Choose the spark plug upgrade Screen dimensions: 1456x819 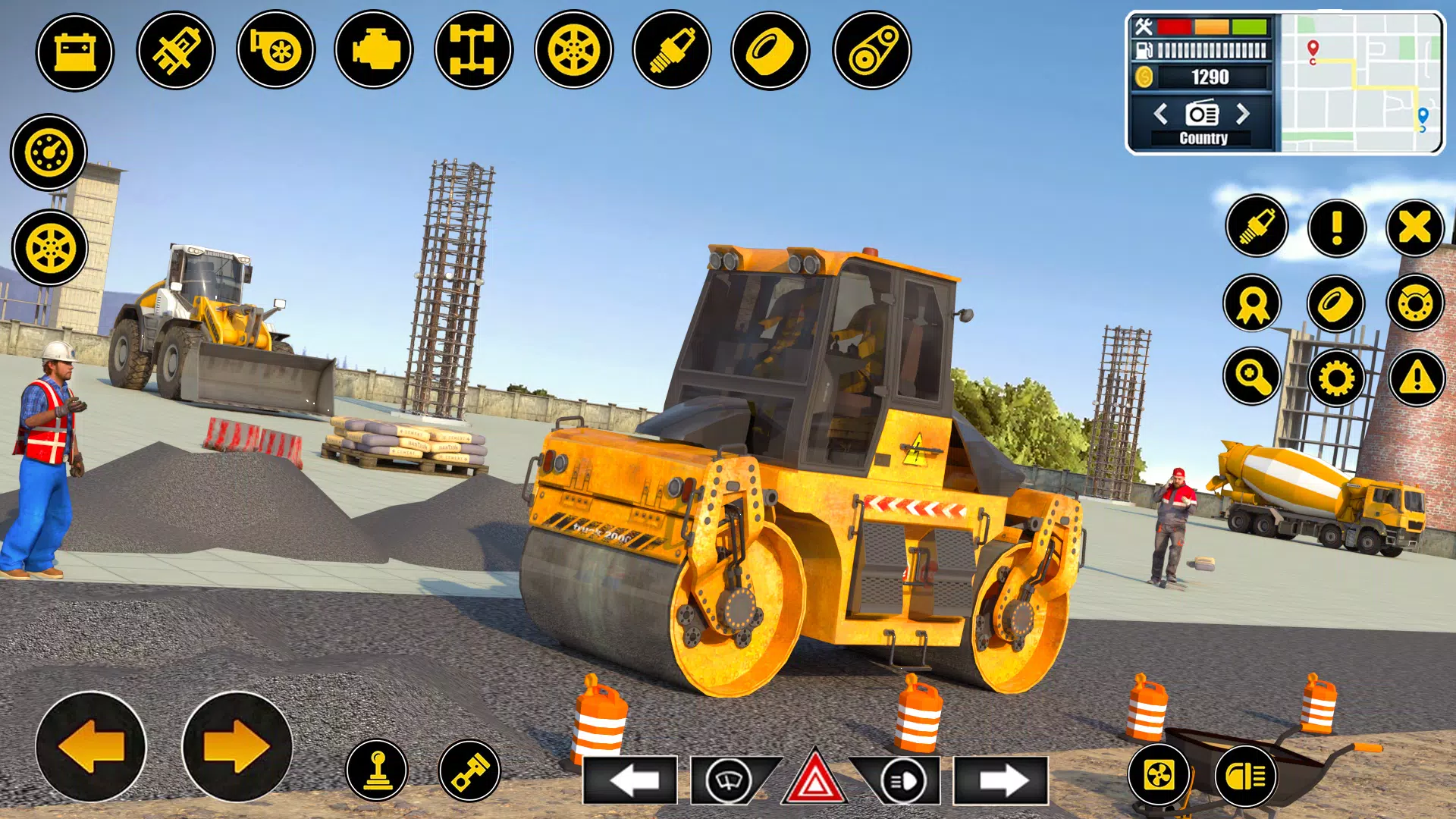pyautogui.click(x=673, y=50)
